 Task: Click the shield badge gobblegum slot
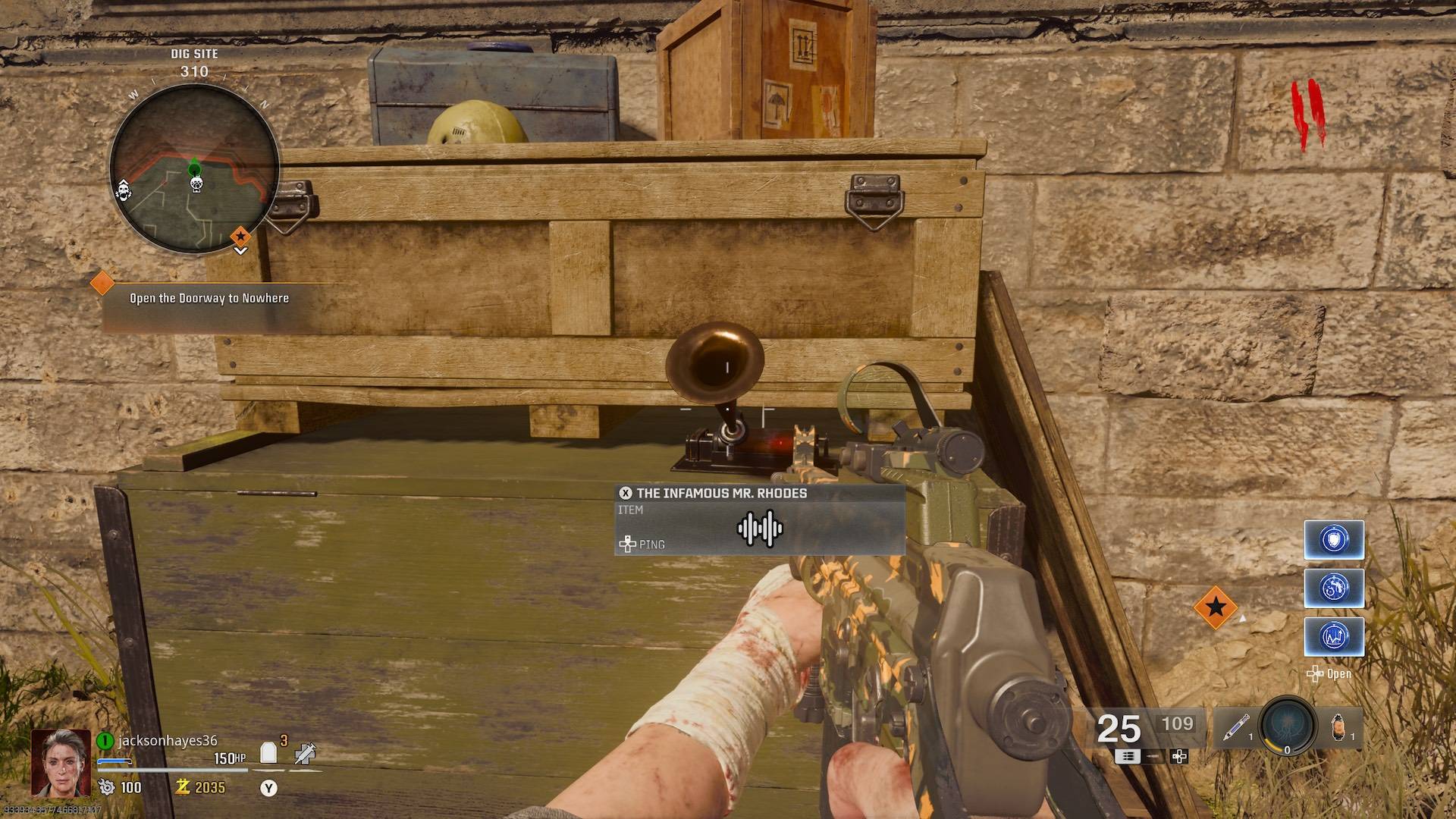pos(1333,540)
